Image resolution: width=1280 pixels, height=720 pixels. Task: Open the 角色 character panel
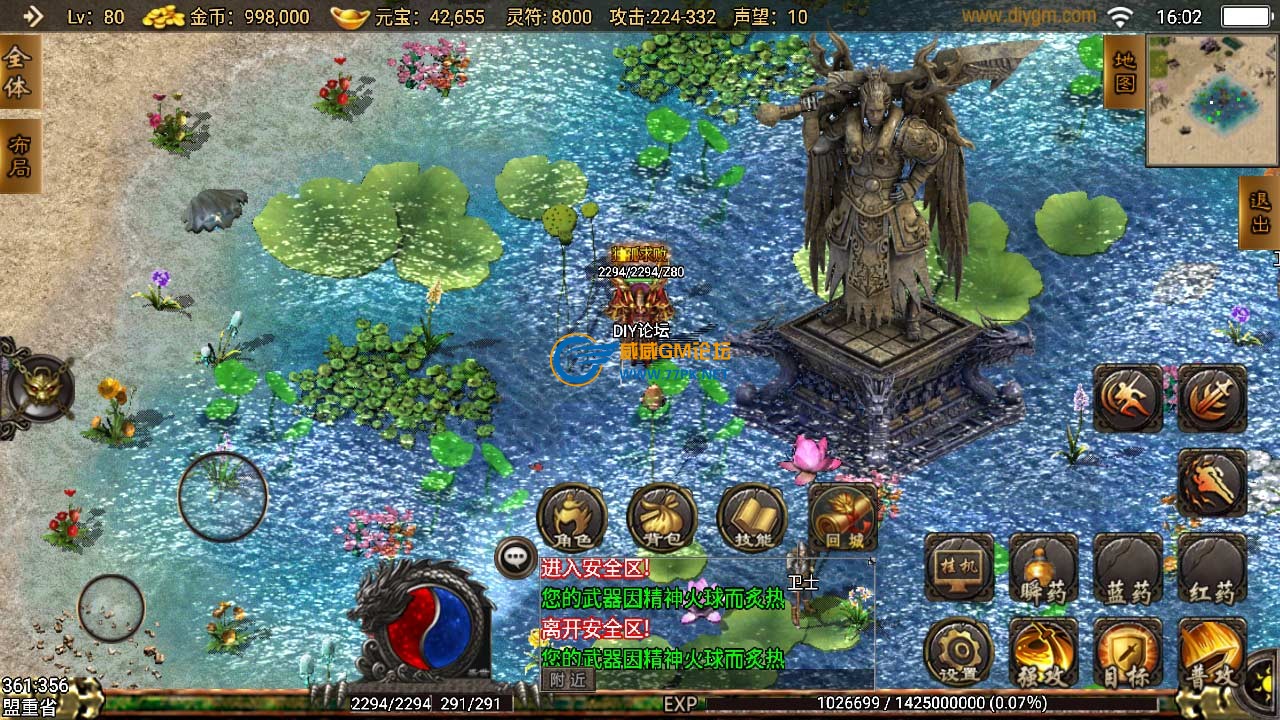tap(572, 518)
